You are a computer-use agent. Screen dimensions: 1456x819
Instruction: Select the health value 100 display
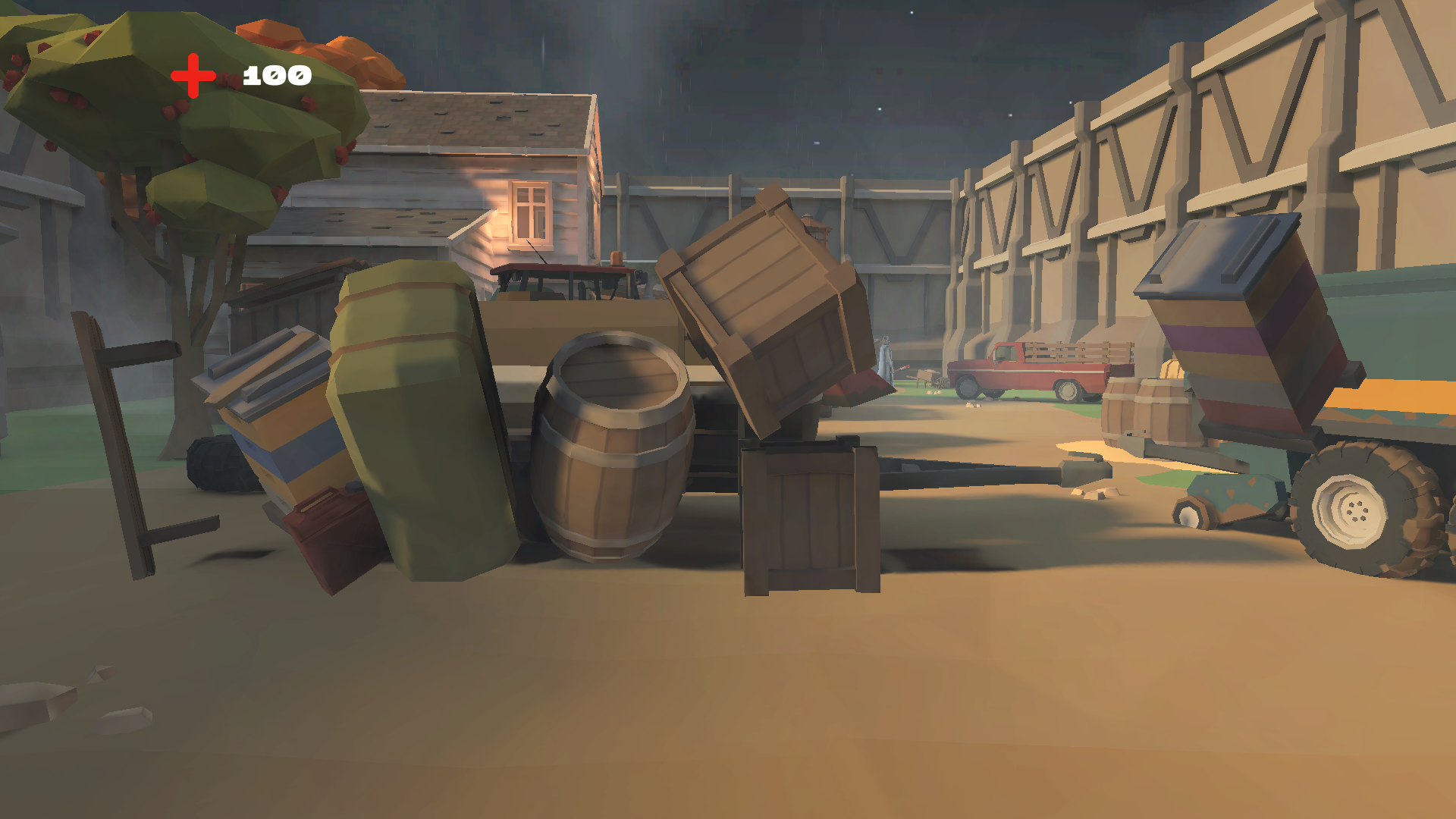click(275, 74)
